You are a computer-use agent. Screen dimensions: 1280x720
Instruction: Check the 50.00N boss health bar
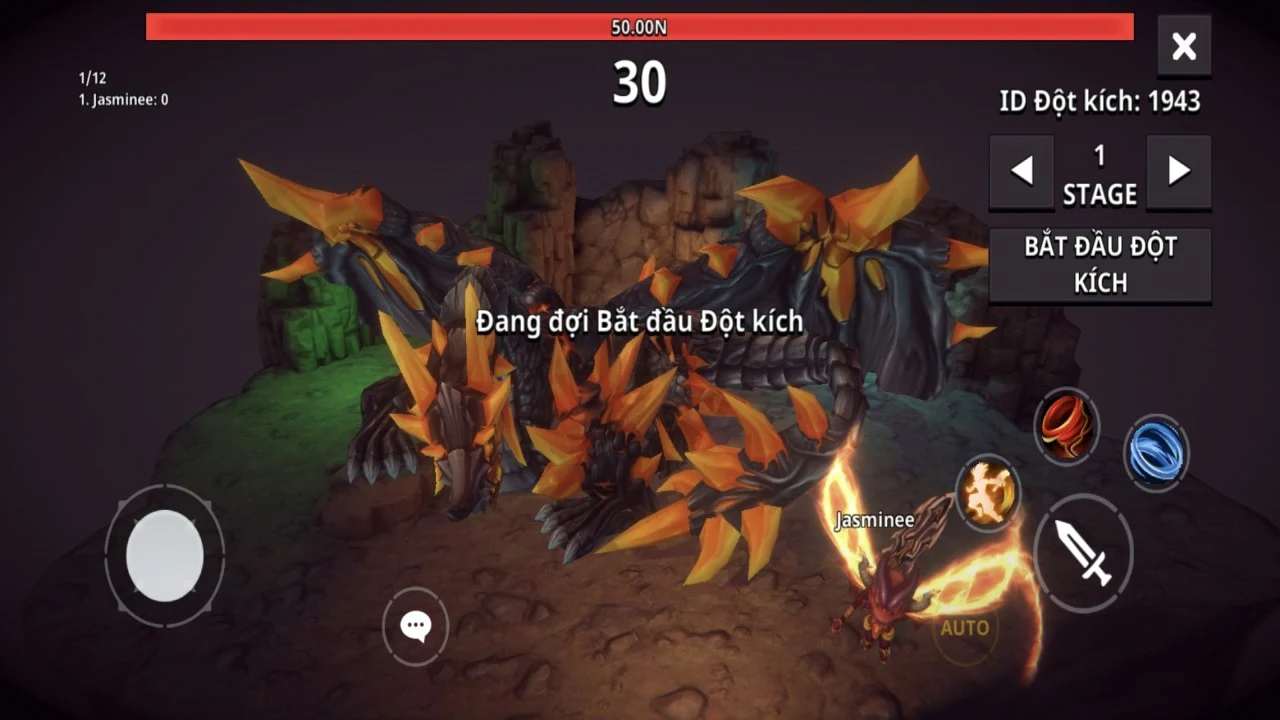[640, 29]
